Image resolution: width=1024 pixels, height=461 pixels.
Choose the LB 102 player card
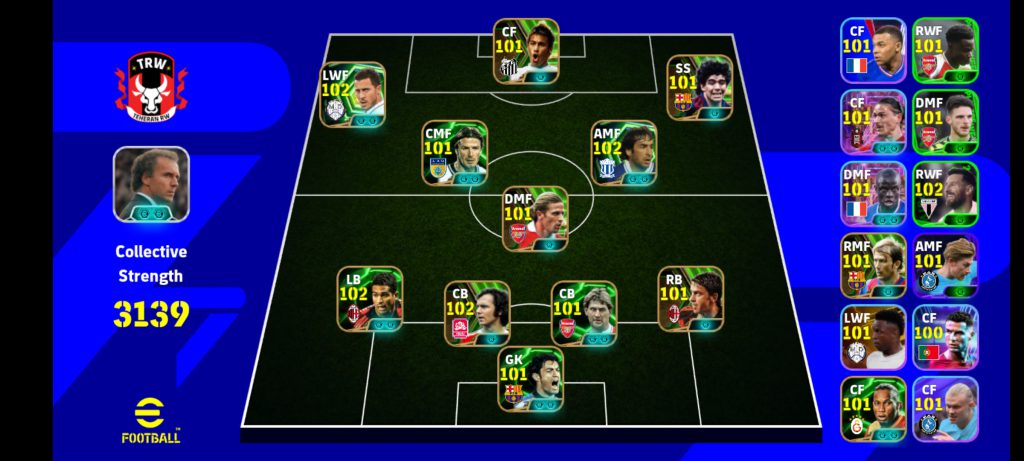[369, 298]
